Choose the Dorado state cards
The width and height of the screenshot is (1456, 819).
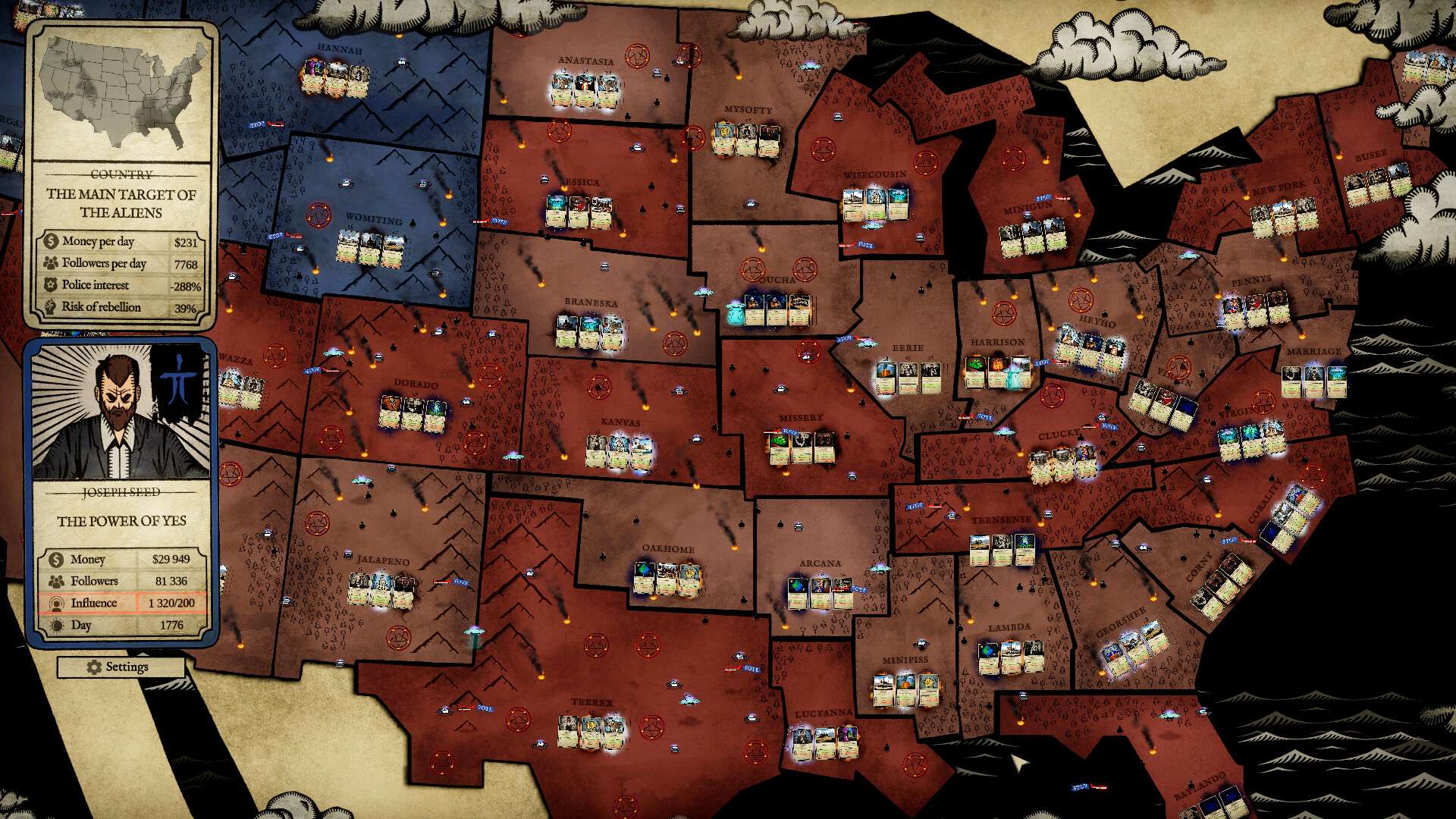(413, 413)
